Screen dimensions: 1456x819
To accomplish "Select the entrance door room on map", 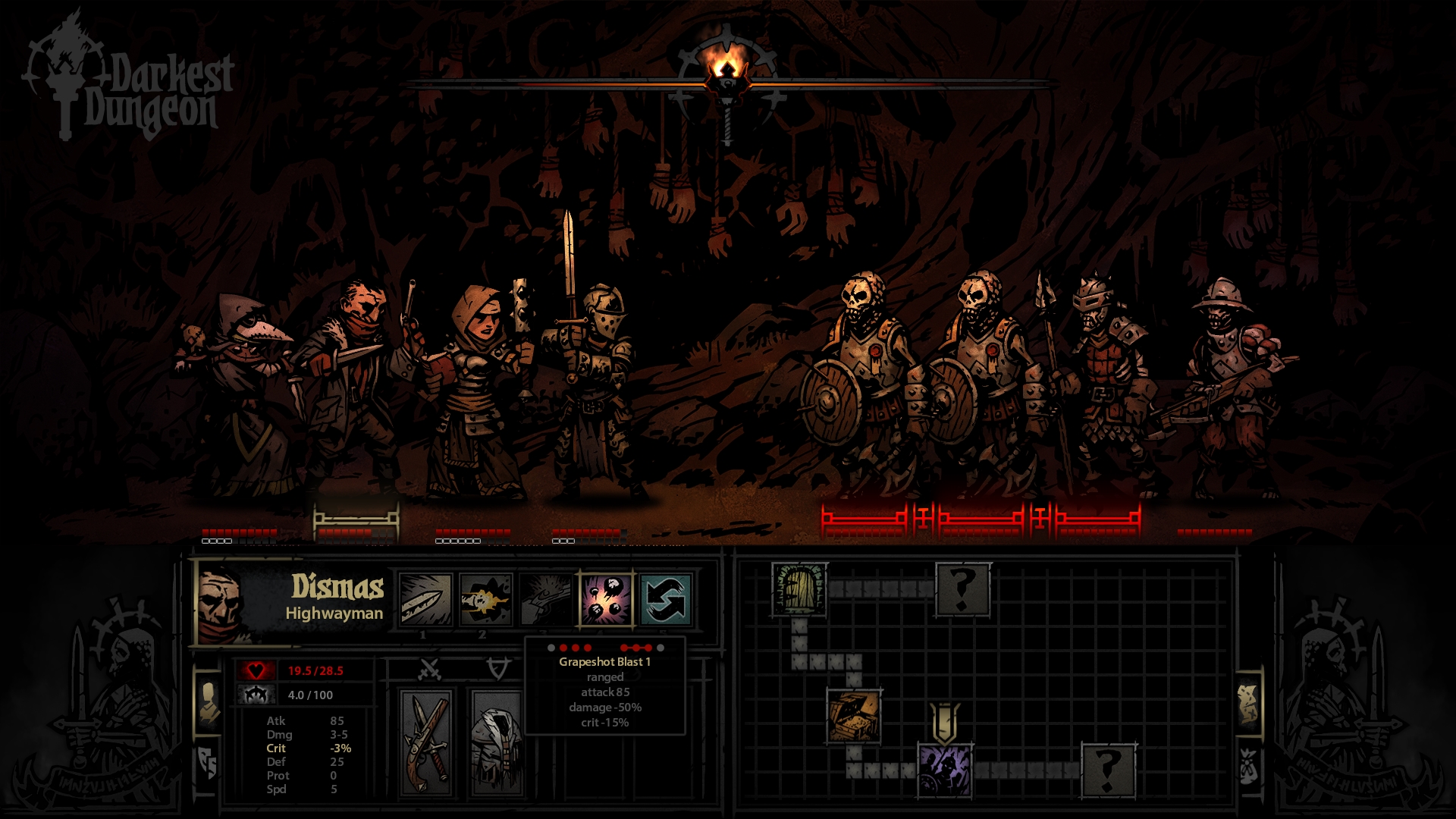I will [x=799, y=588].
